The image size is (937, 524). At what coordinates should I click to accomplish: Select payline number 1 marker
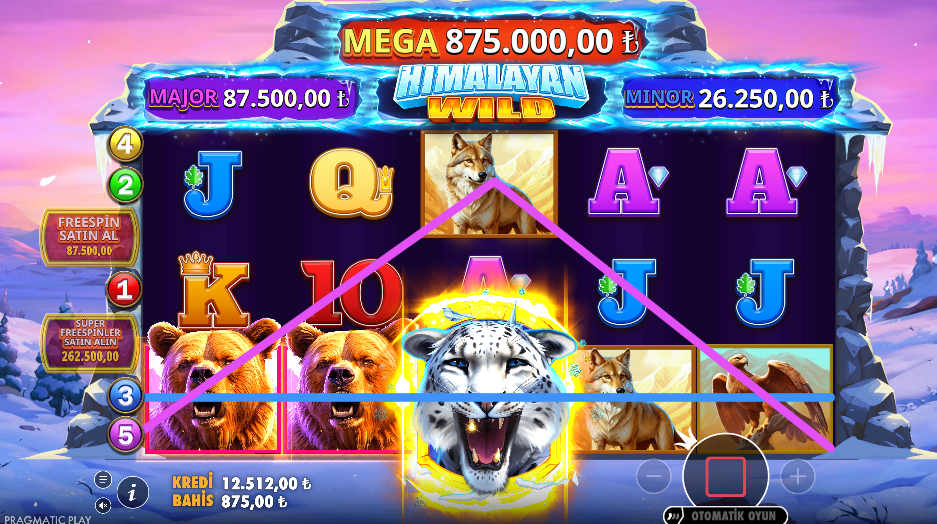[x=125, y=291]
